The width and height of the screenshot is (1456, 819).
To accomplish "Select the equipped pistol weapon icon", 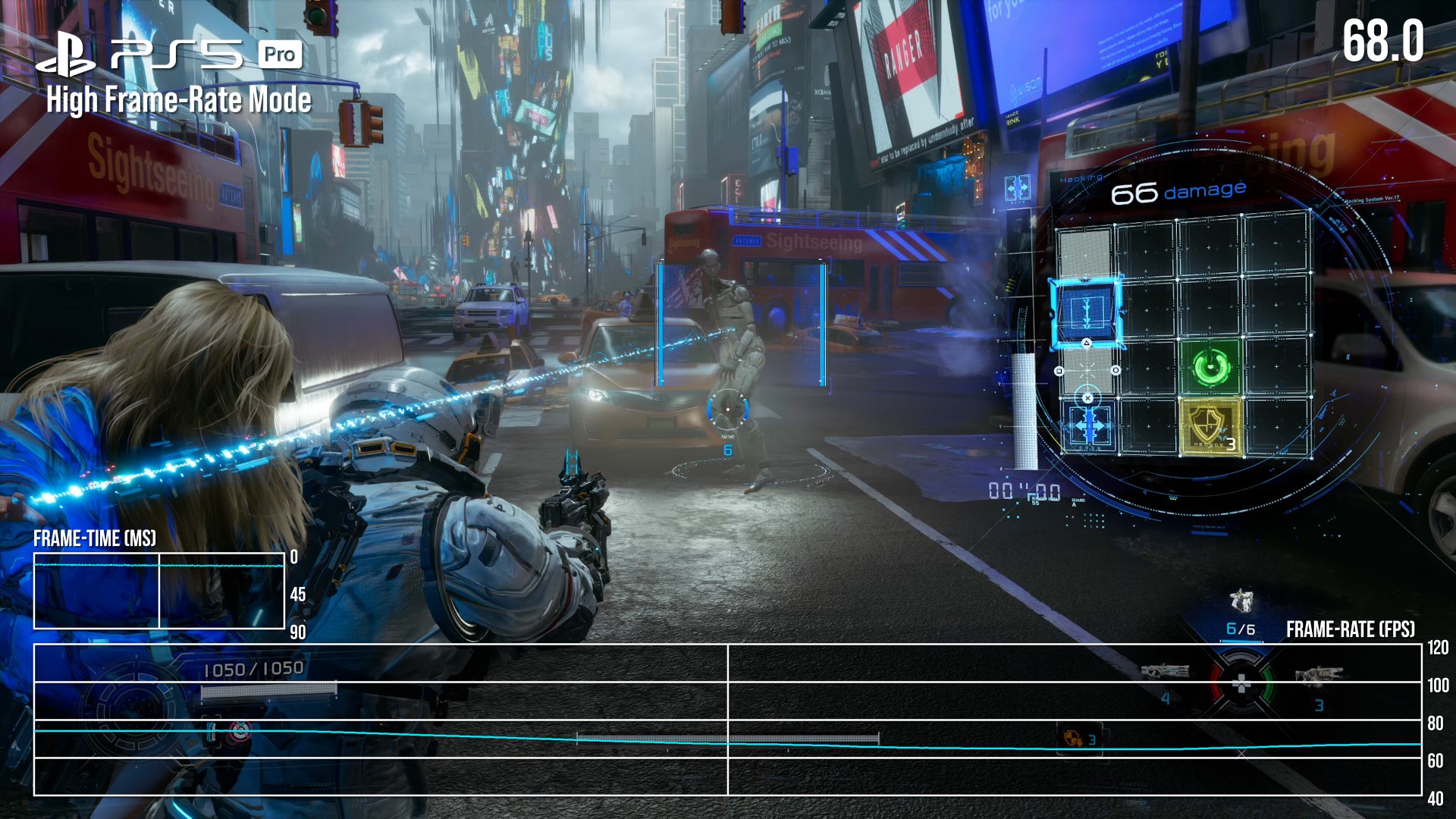I will coord(1241,601).
